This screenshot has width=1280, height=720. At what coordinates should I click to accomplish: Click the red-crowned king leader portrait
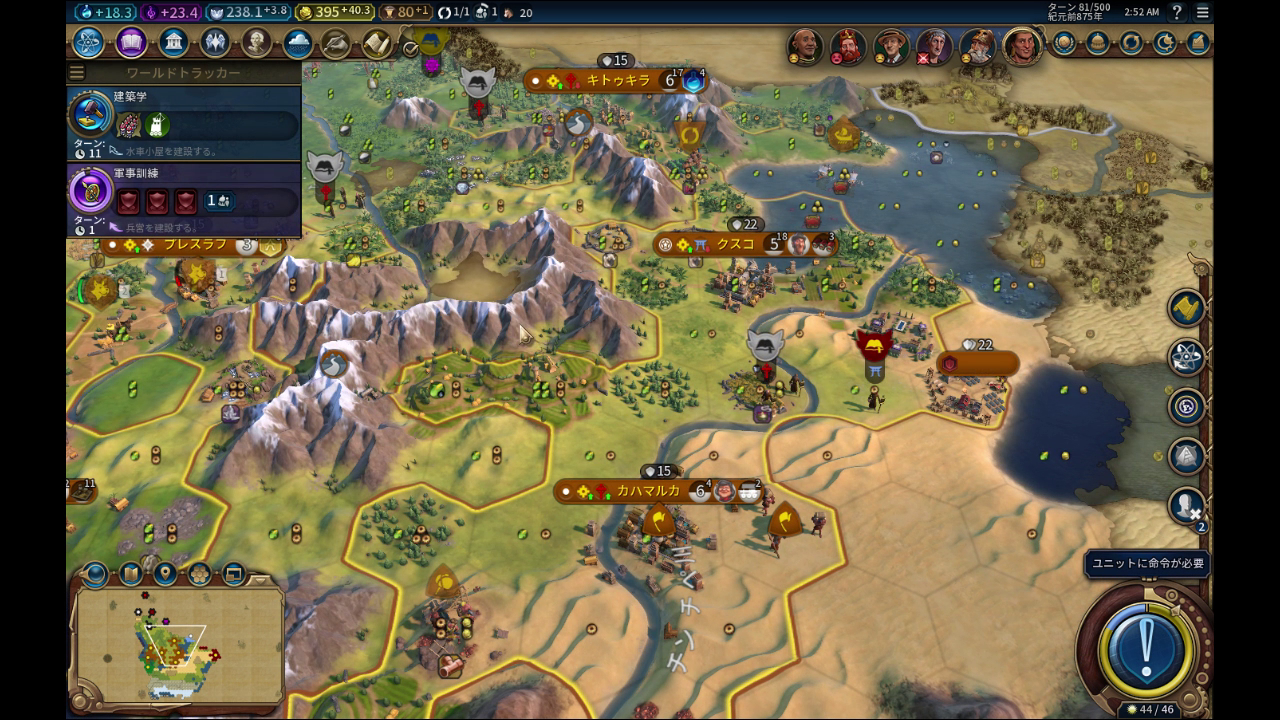click(x=848, y=46)
